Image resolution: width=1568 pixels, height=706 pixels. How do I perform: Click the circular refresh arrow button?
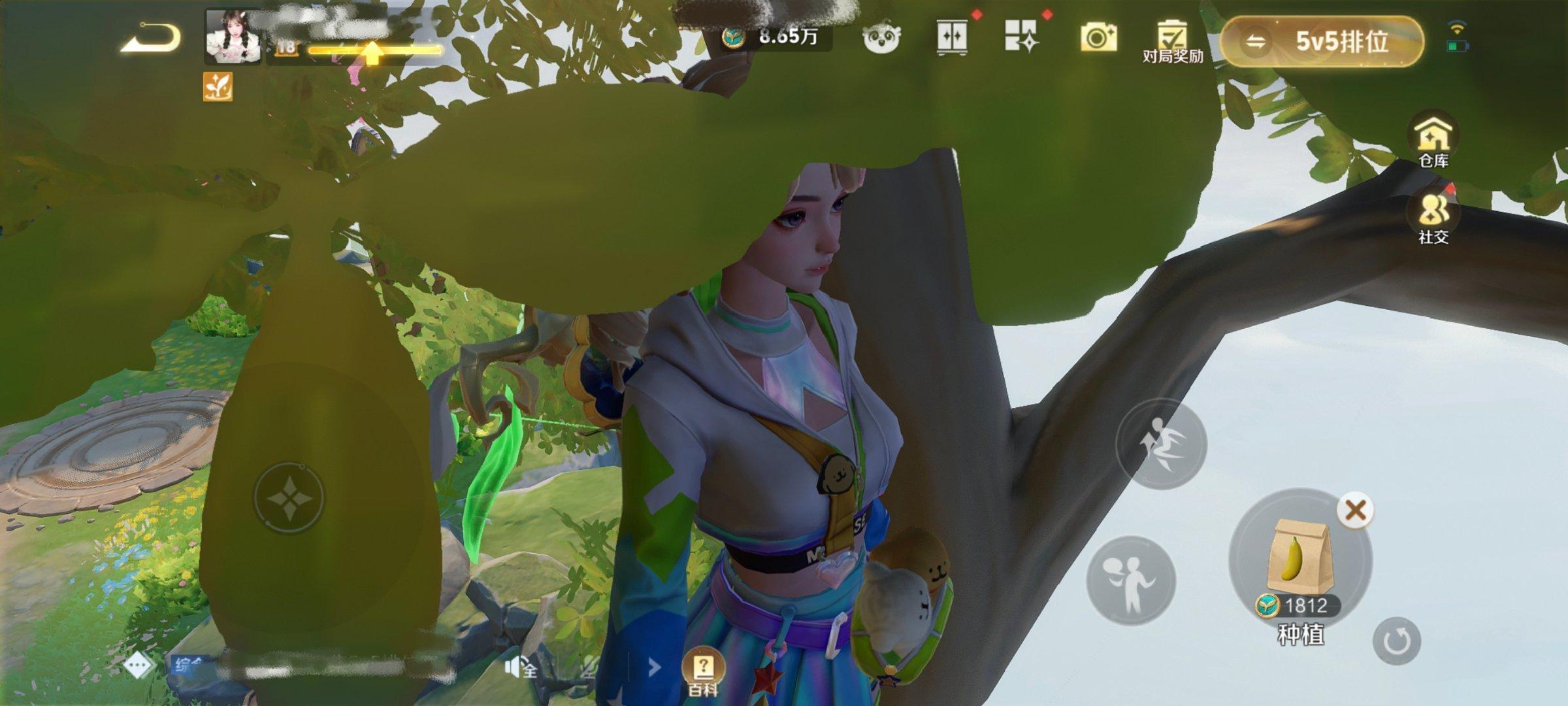[1396, 641]
